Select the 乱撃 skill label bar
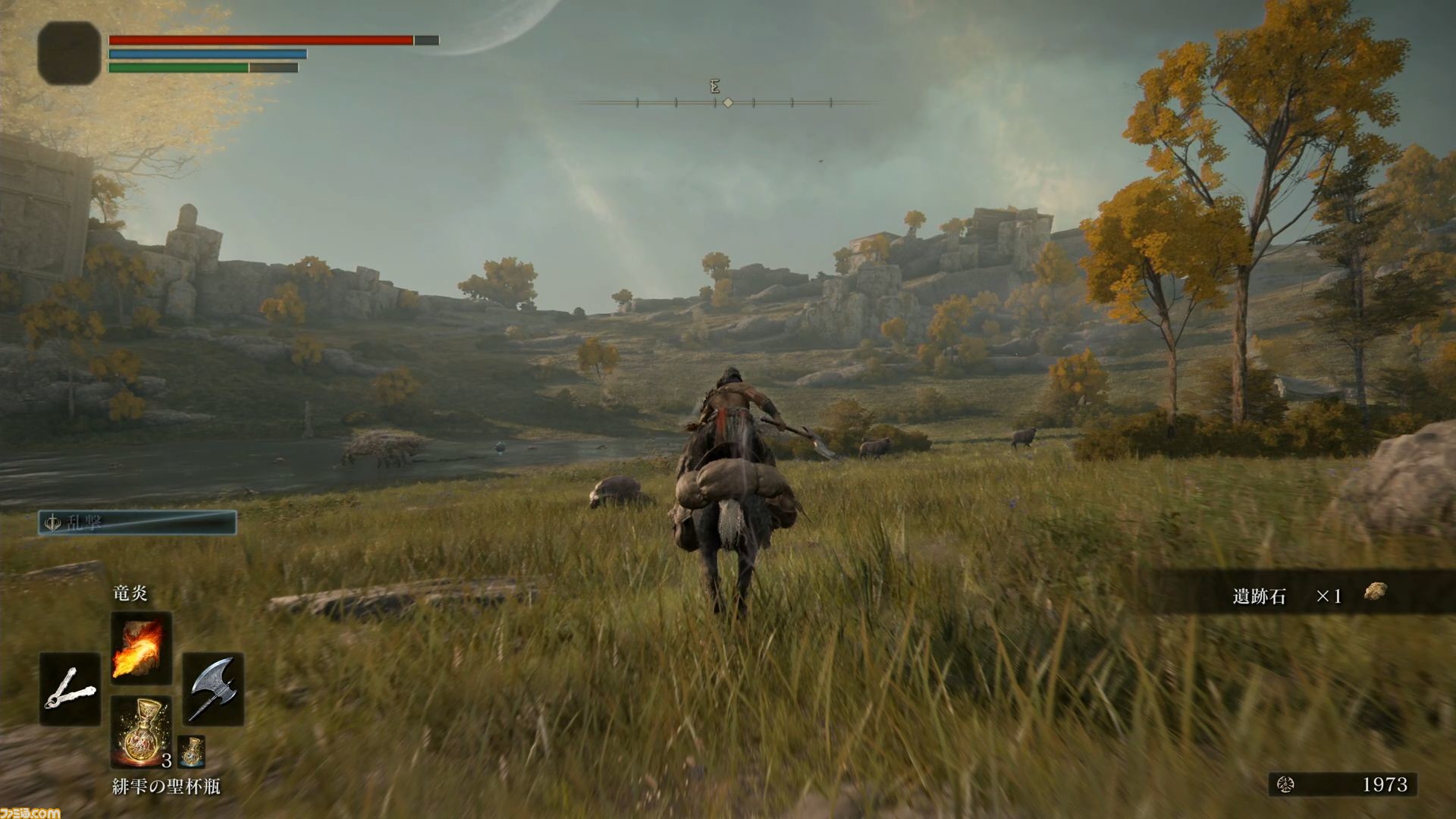 coord(137,522)
